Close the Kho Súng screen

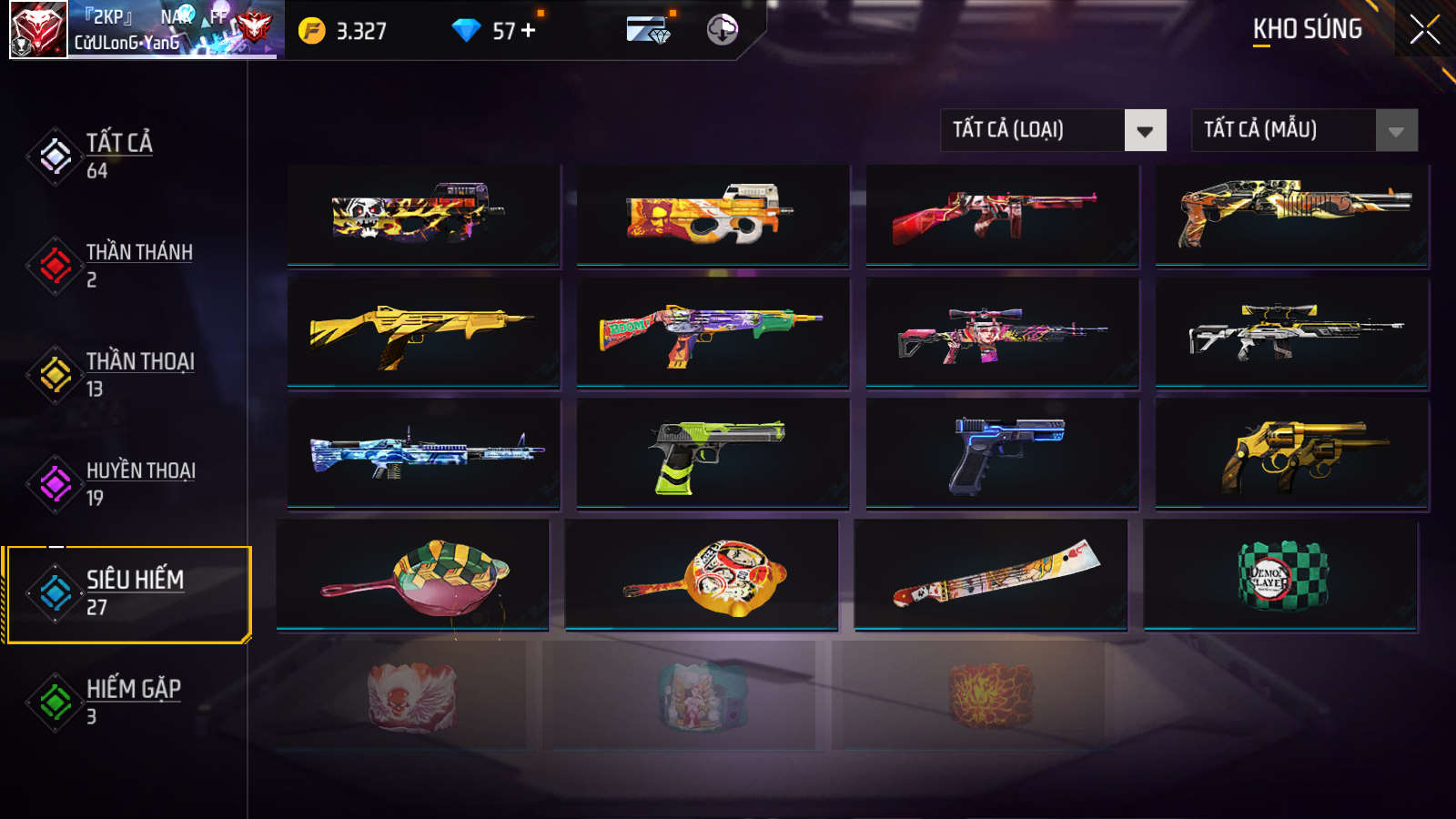pos(1424,30)
